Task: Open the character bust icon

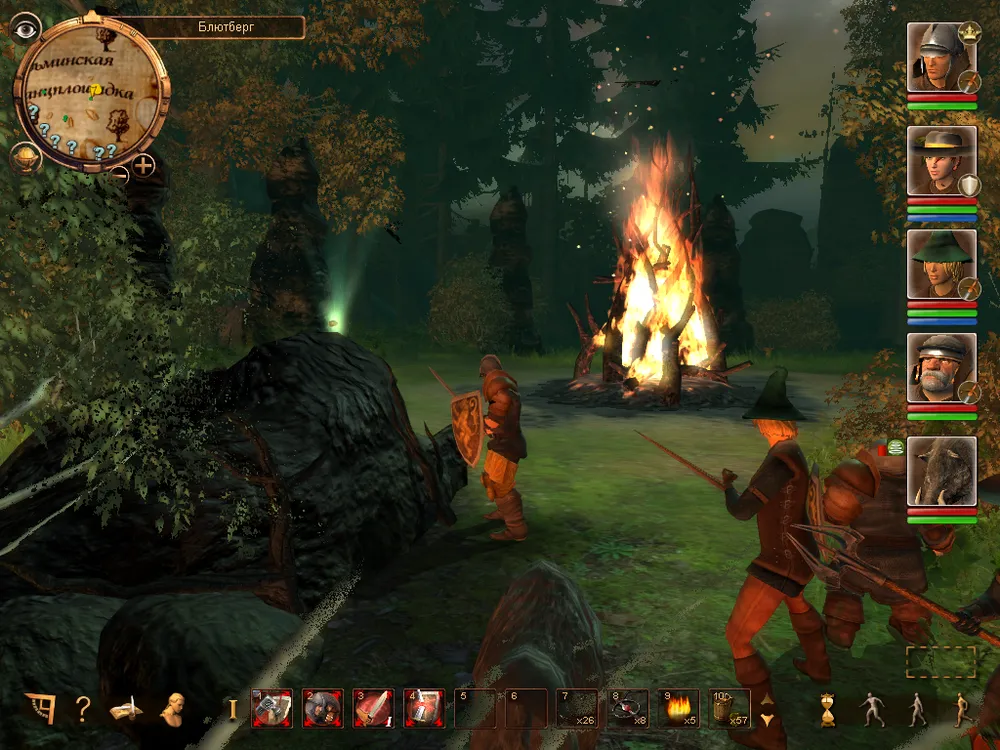Action: [x=174, y=708]
